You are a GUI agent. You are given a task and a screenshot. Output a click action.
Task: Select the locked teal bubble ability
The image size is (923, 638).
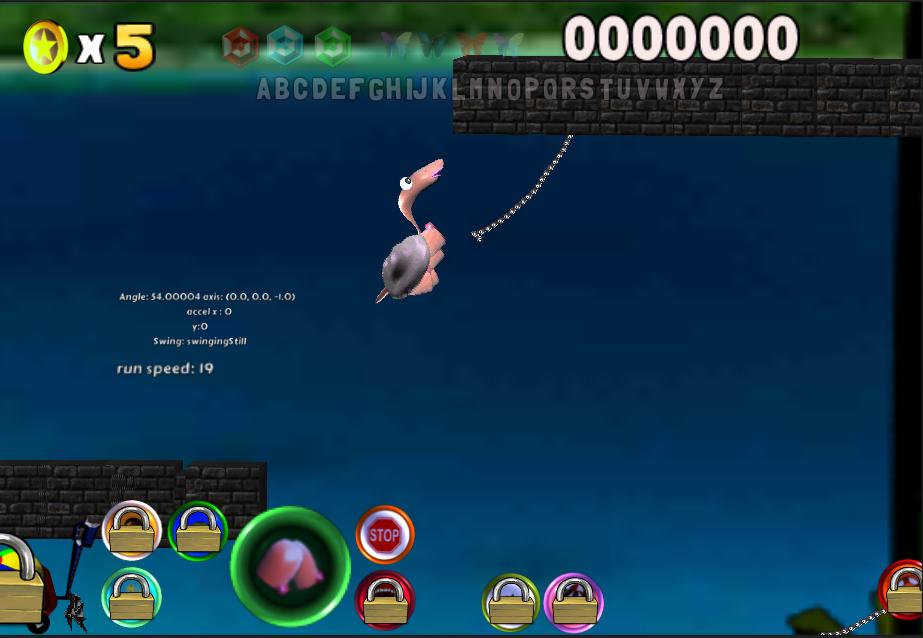(x=132, y=596)
